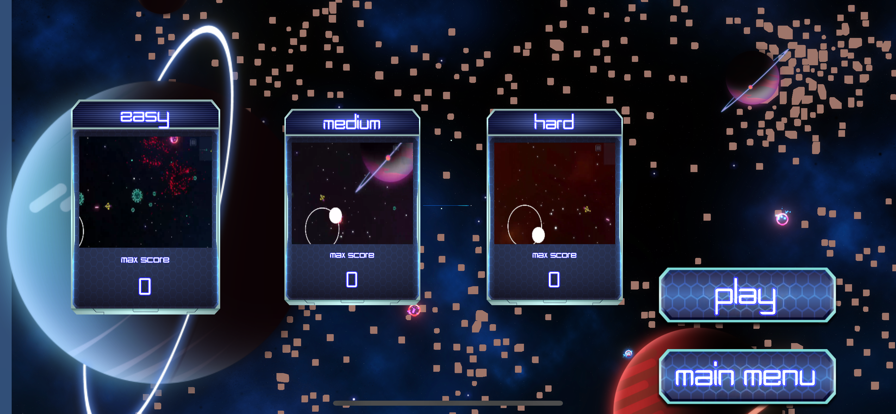Choose the medium difficulty card
Screen dimensions: 896x414
352,206
